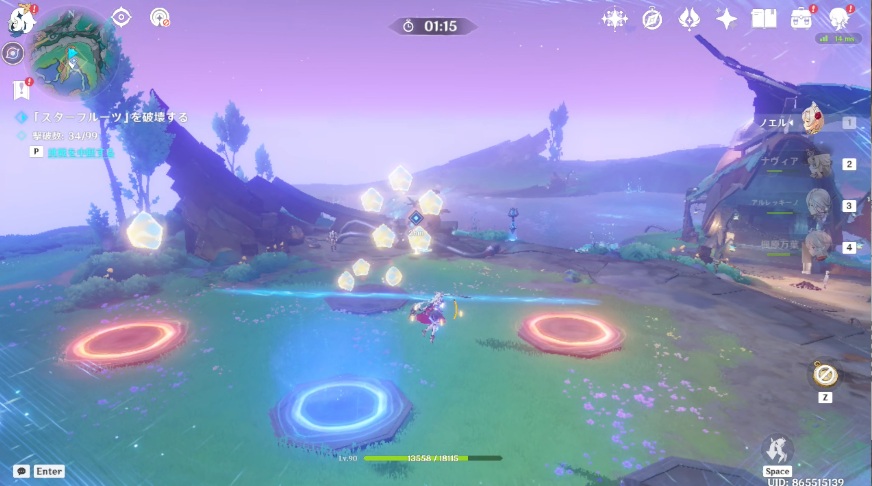Open the quest log bookmark icon
This screenshot has width=872, height=486.
(x=21, y=90)
